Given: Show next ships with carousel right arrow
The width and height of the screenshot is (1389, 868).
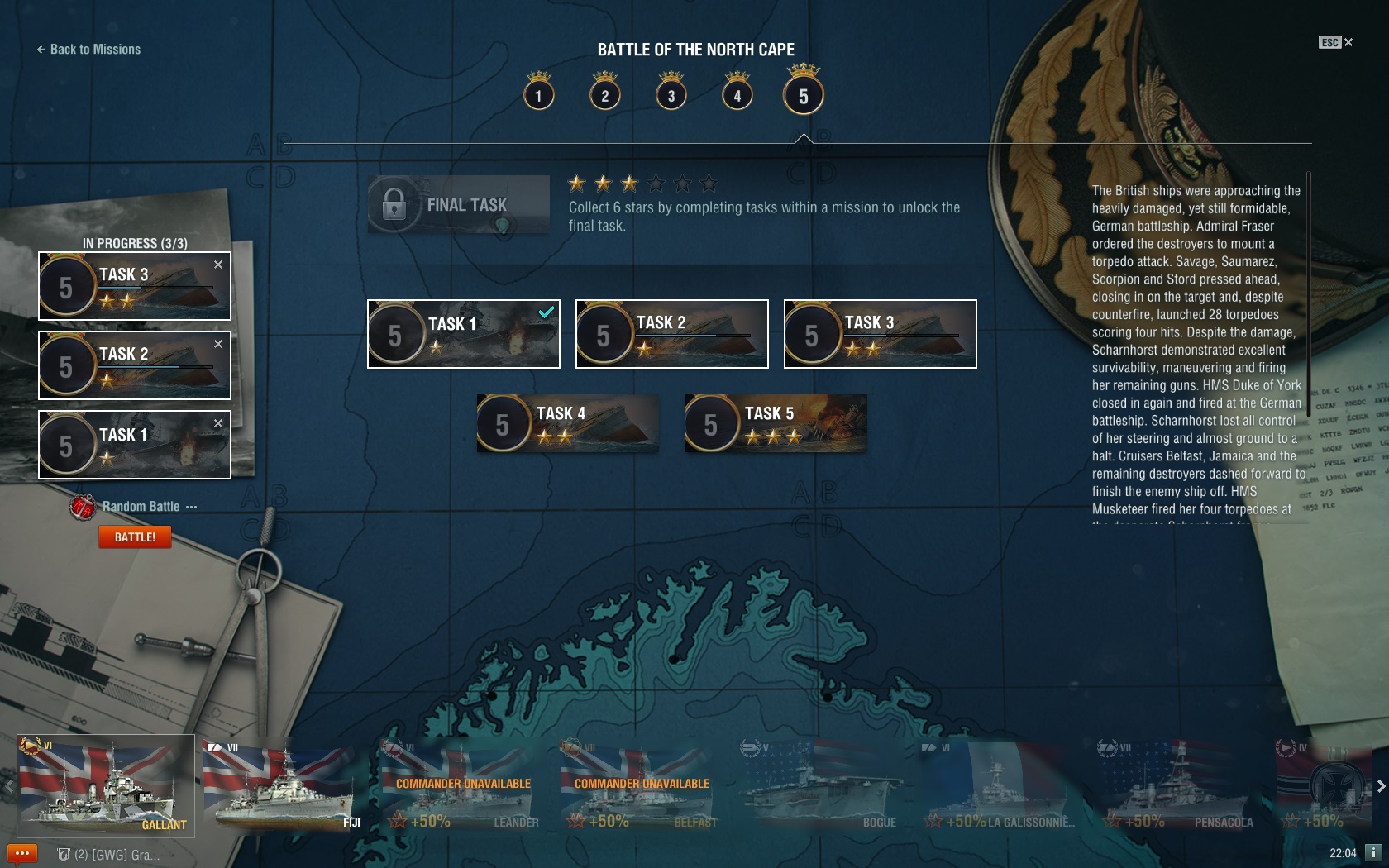Looking at the screenshot, I should coord(1380,786).
